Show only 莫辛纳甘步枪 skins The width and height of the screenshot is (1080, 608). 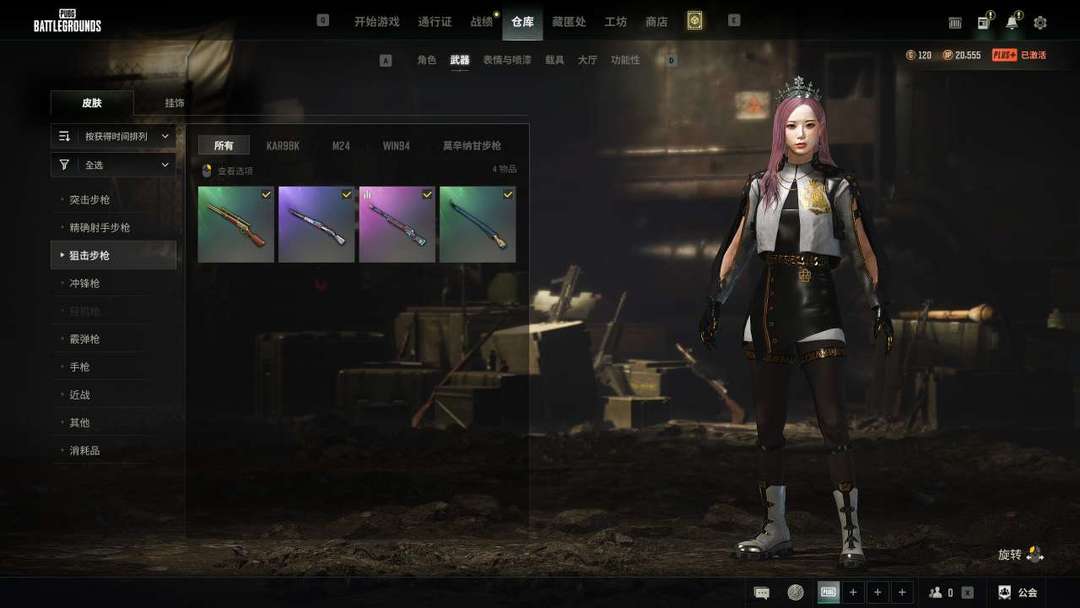click(x=472, y=146)
